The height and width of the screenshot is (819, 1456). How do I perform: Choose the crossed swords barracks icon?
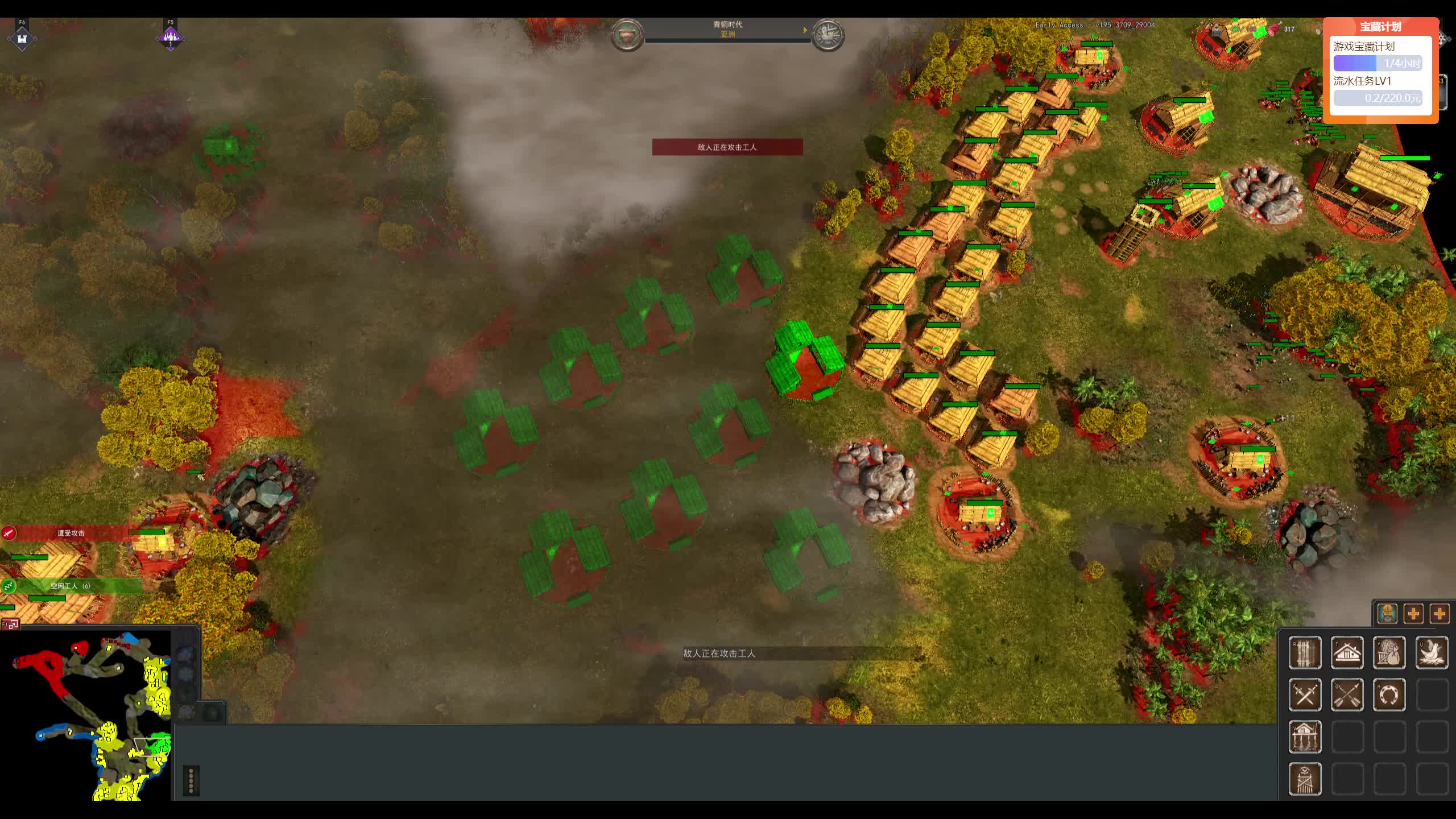click(x=1305, y=694)
